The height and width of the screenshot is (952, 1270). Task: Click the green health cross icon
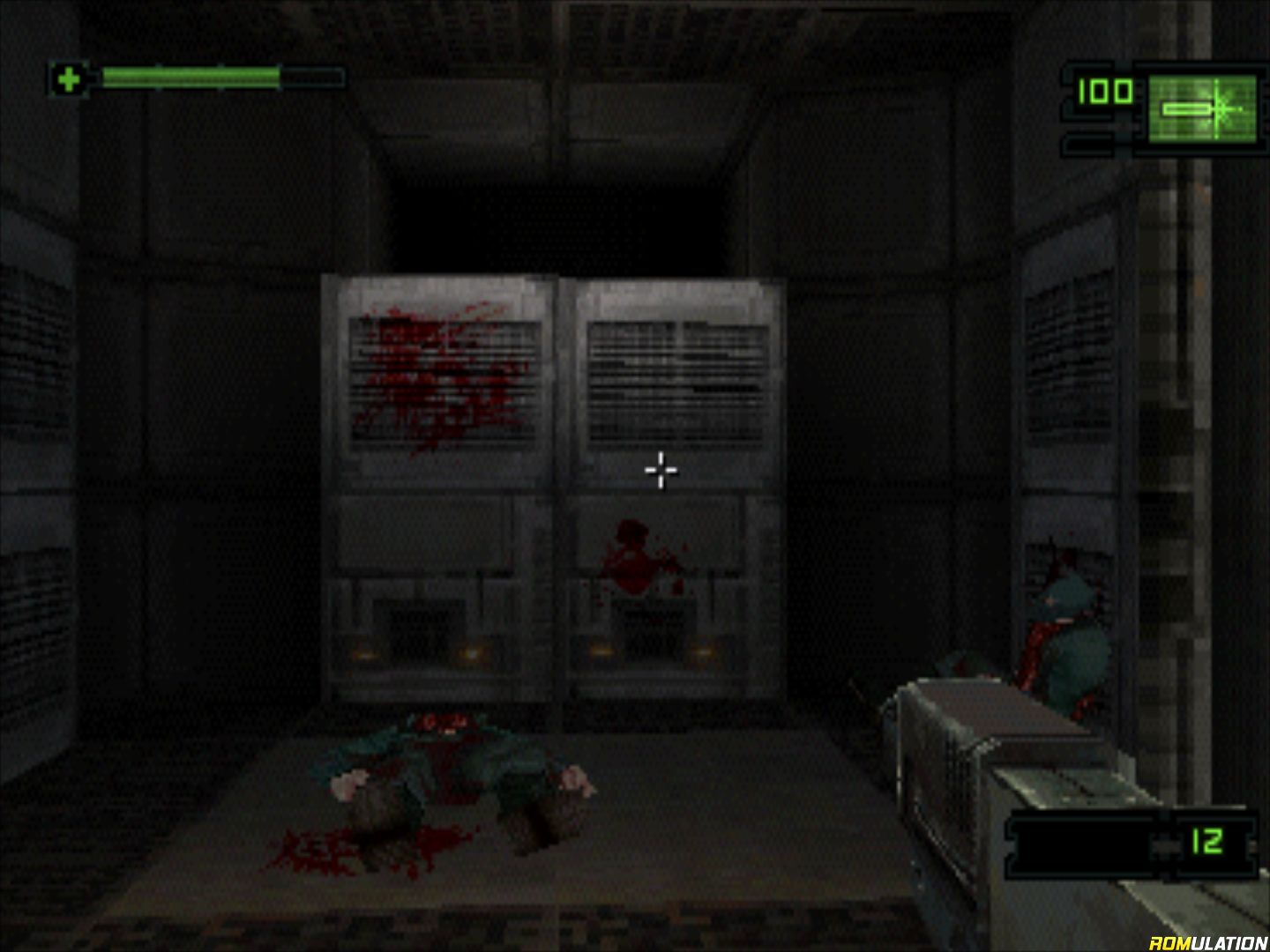(x=69, y=80)
